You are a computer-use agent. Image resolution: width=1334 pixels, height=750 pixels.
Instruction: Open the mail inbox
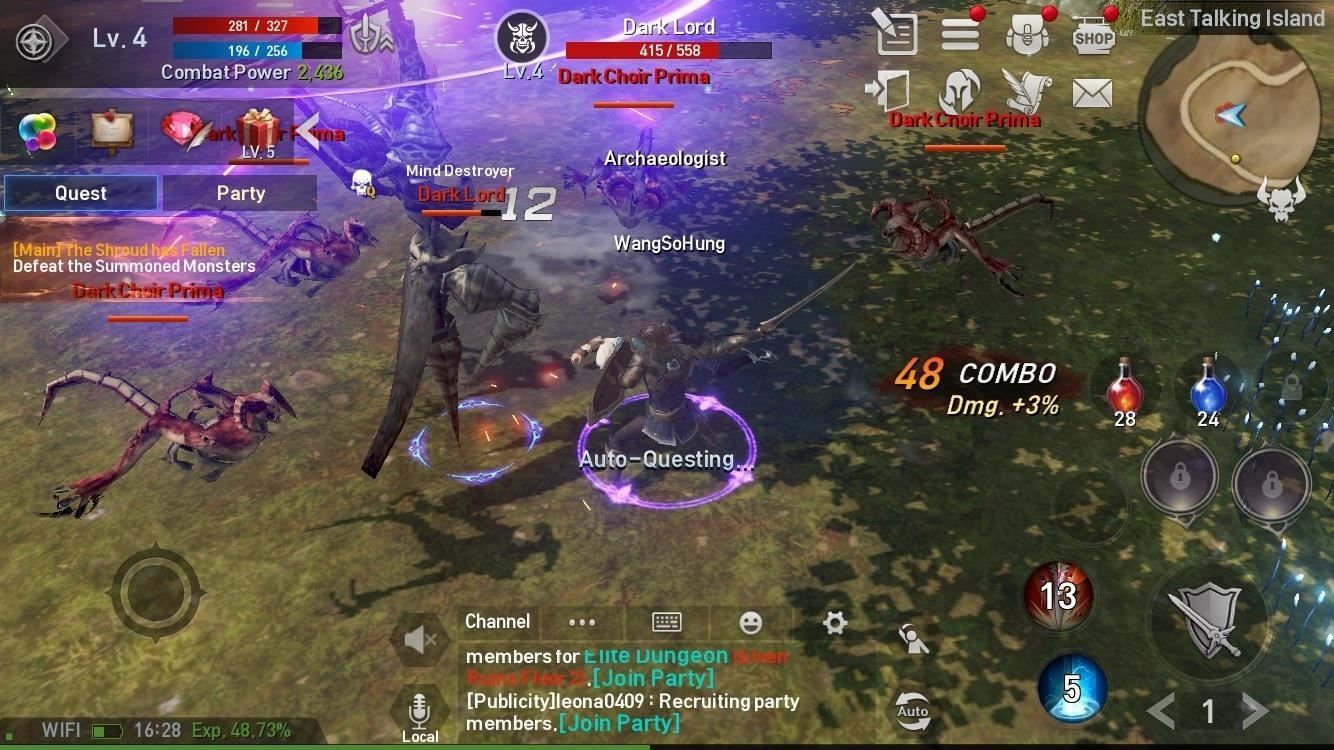tap(1091, 94)
